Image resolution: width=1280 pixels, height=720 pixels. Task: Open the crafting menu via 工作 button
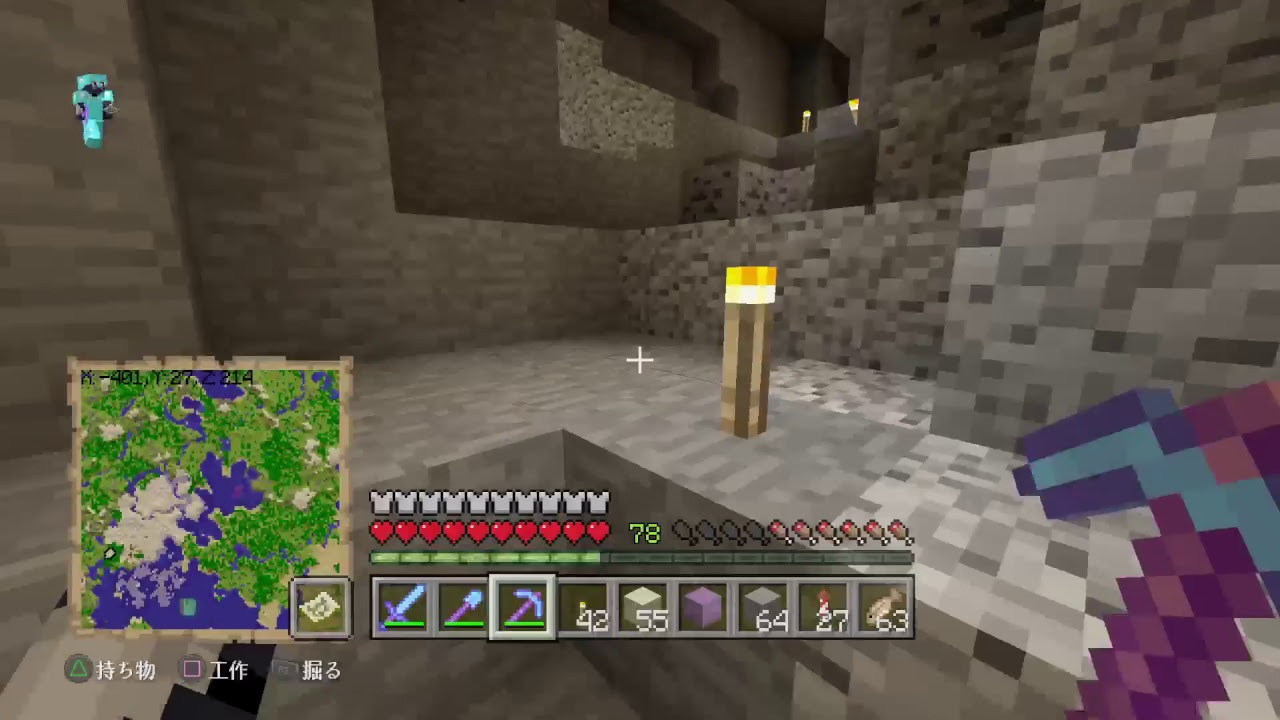click(215, 671)
